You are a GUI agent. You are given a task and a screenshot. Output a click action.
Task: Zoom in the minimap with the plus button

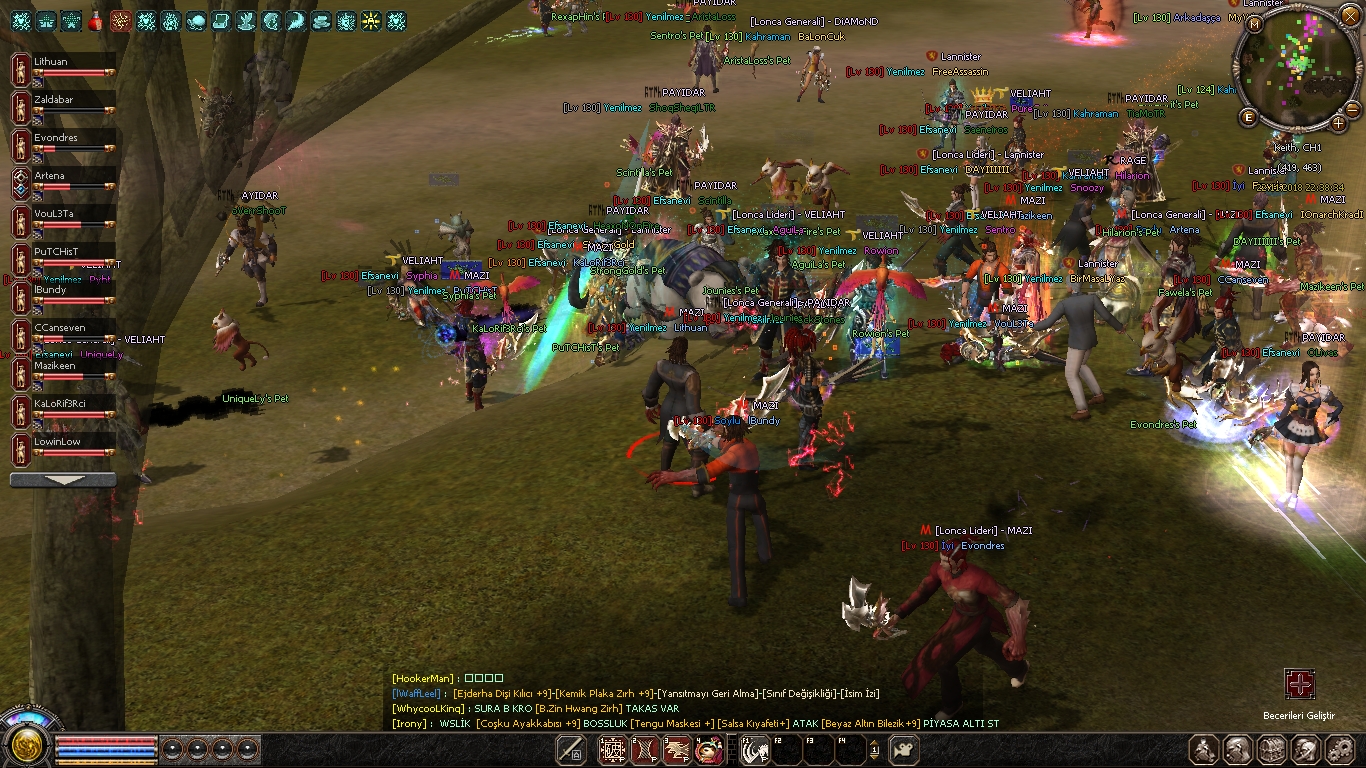click(1339, 123)
